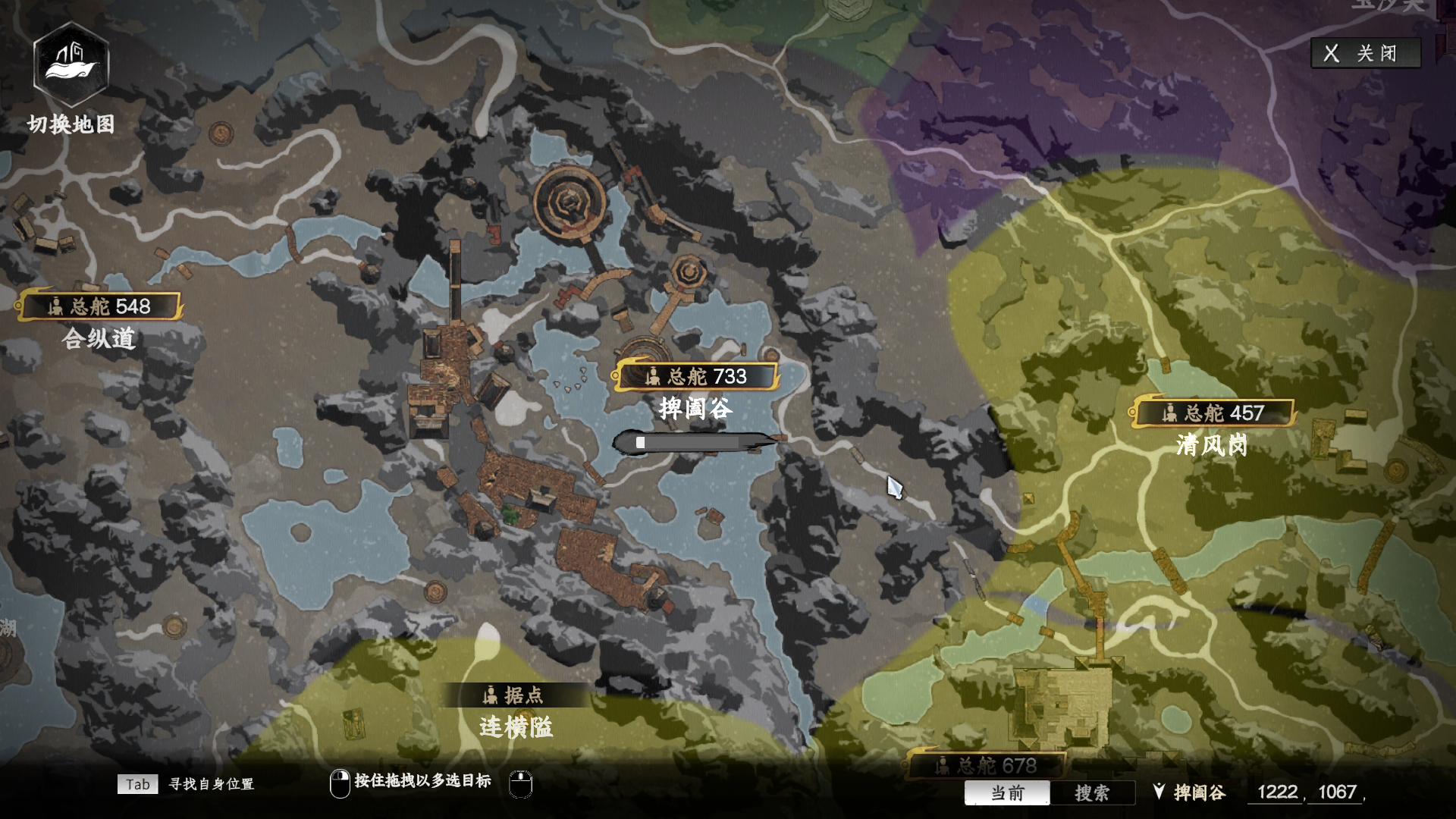Select the 清风岗 总舵 457 marker
1456x819 pixels.
click(1213, 413)
